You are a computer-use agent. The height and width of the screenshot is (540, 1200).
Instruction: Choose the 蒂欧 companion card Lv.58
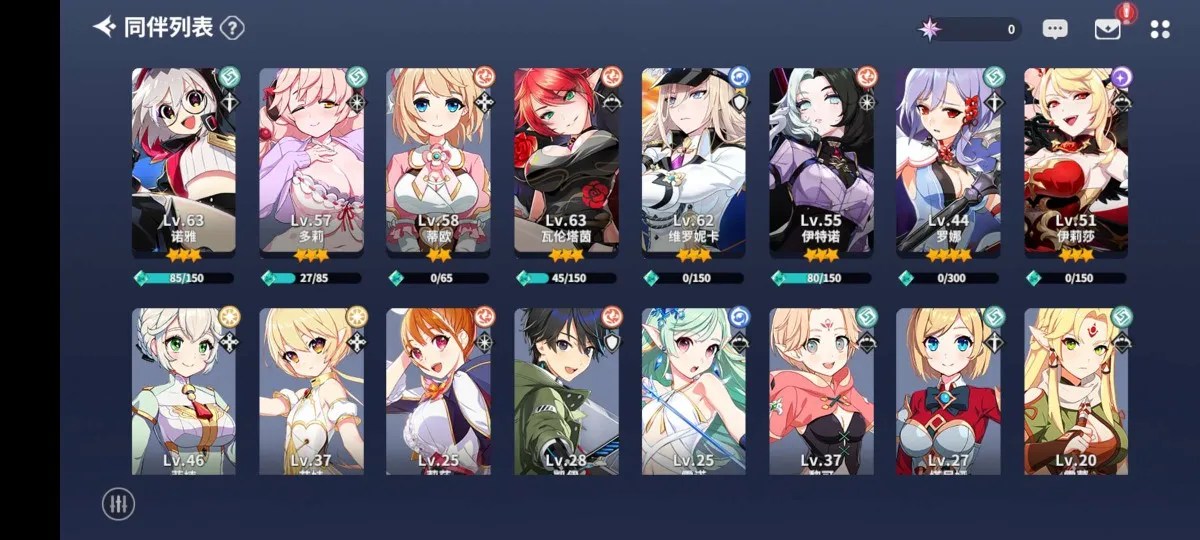tap(439, 160)
